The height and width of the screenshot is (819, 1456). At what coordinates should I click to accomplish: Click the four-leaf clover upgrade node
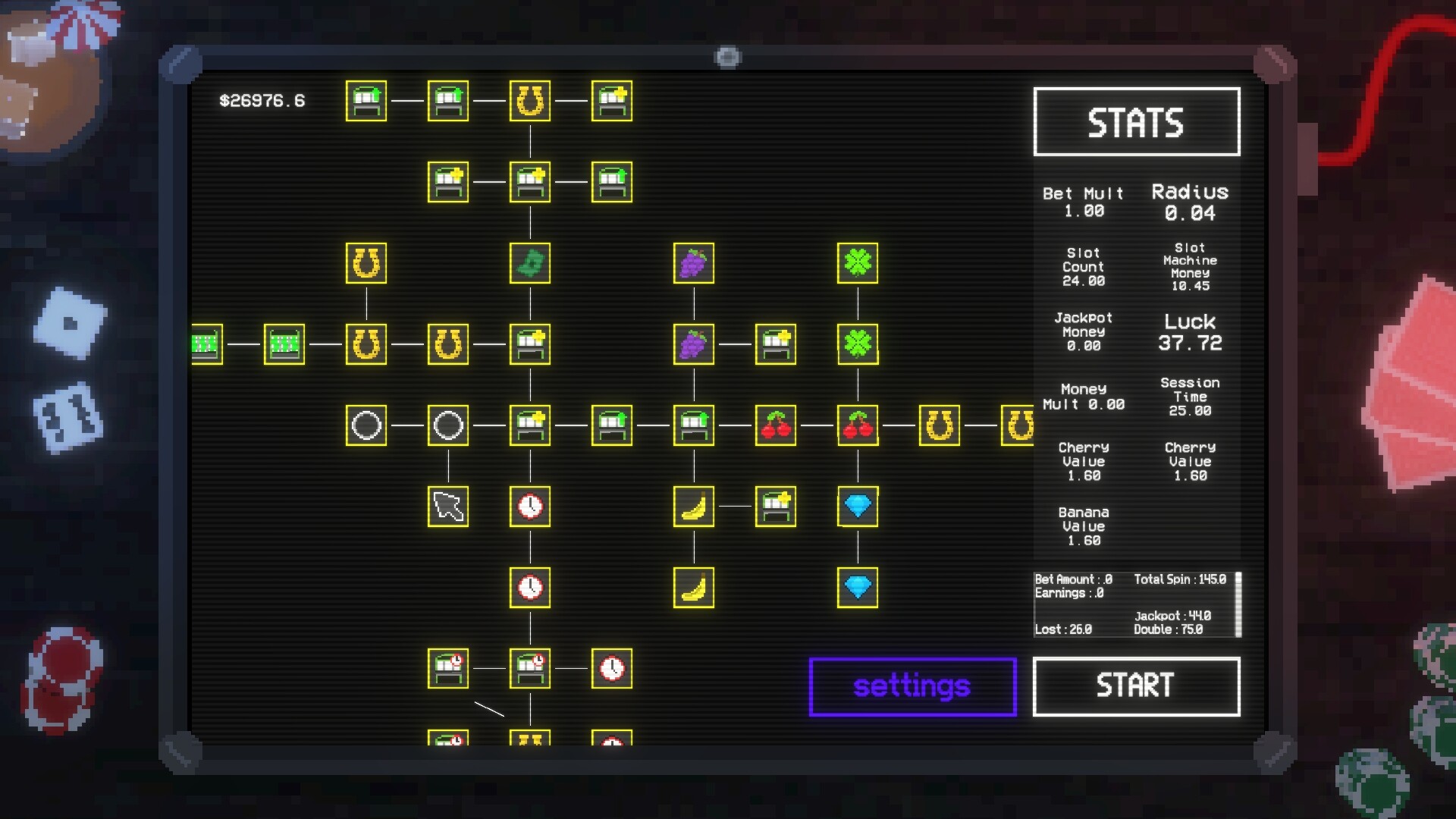pos(857,262)
